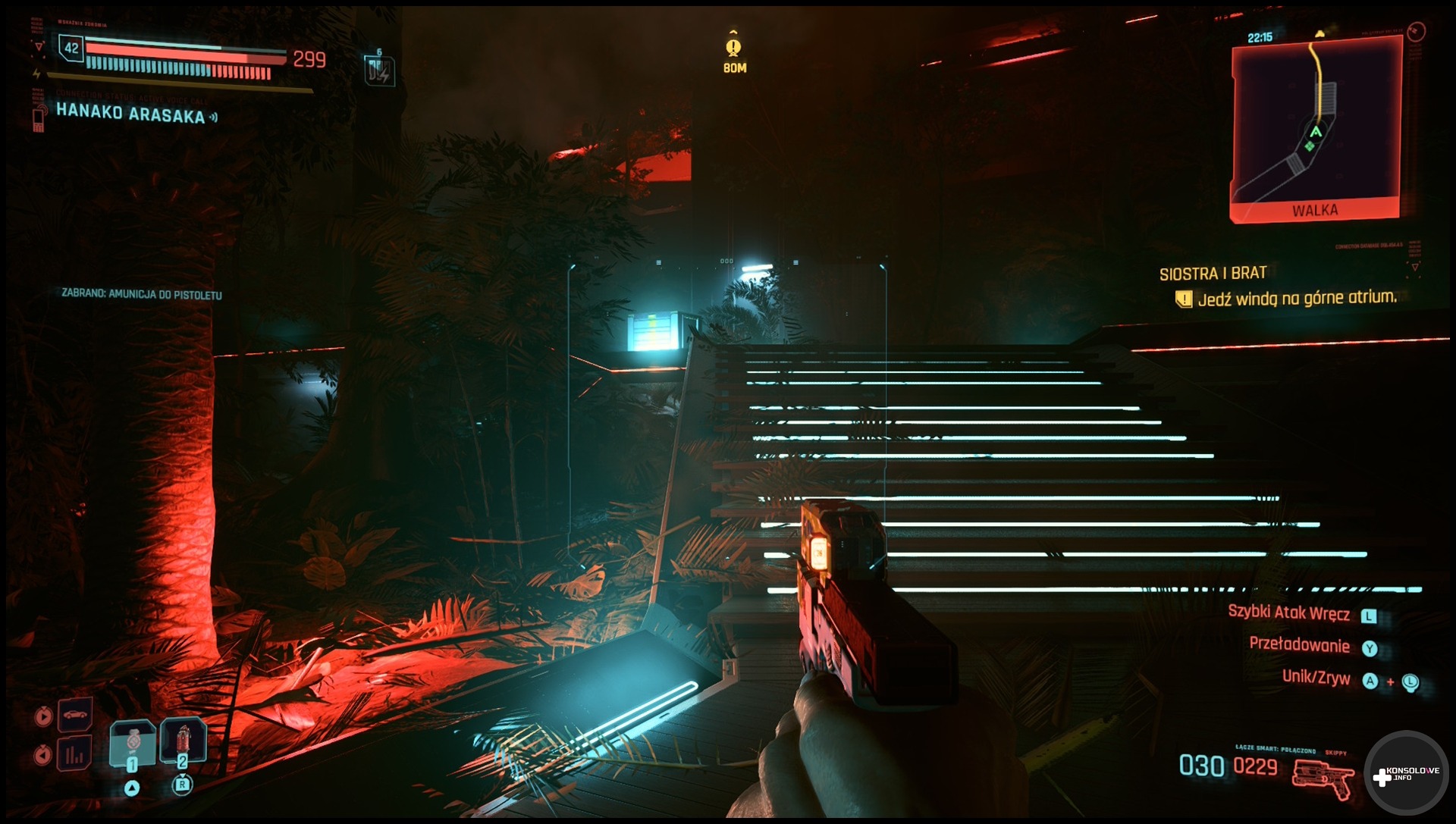Open the radio equalizer bars icon
Viewport: 1456px width, 824px height.
(x=74, y=754)
